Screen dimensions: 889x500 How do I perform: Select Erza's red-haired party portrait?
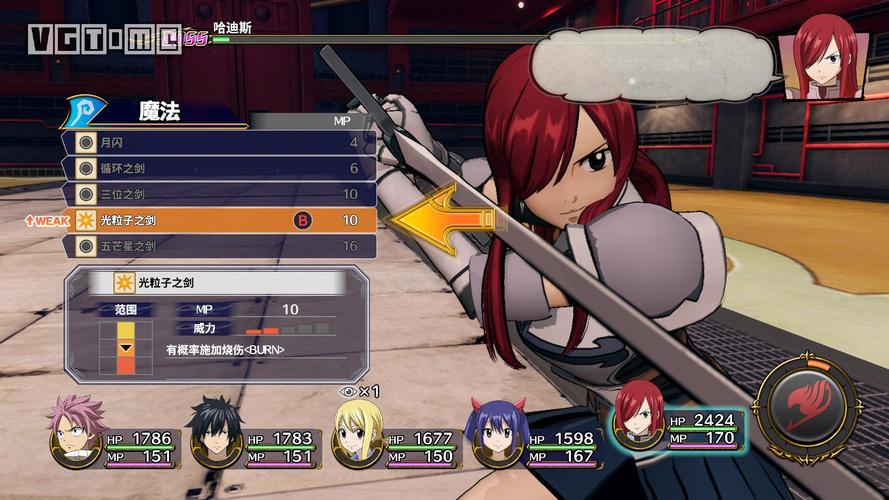pos(639,415)
